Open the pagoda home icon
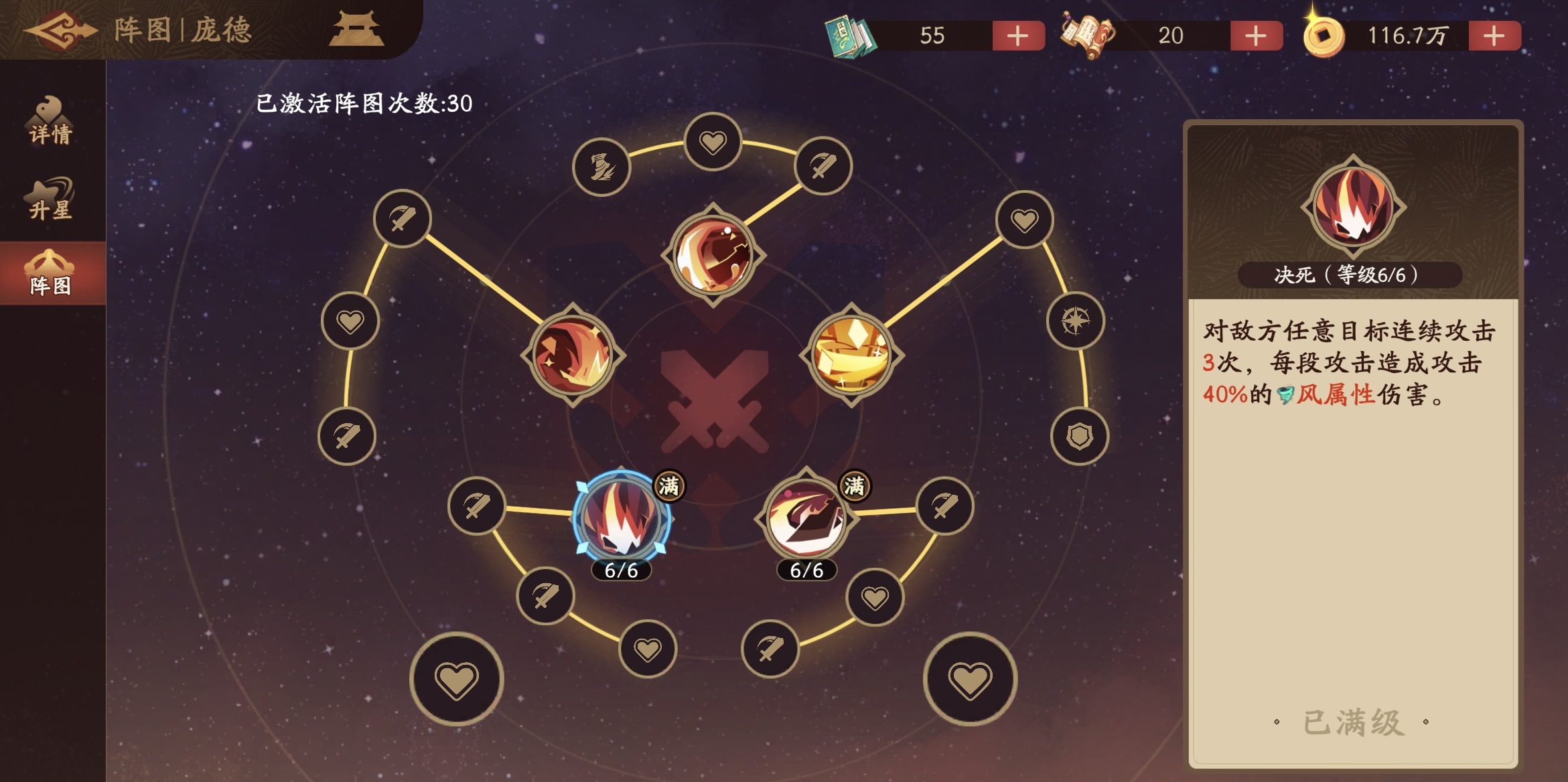This screenshot has width=1568, height=782. point(356,29)
